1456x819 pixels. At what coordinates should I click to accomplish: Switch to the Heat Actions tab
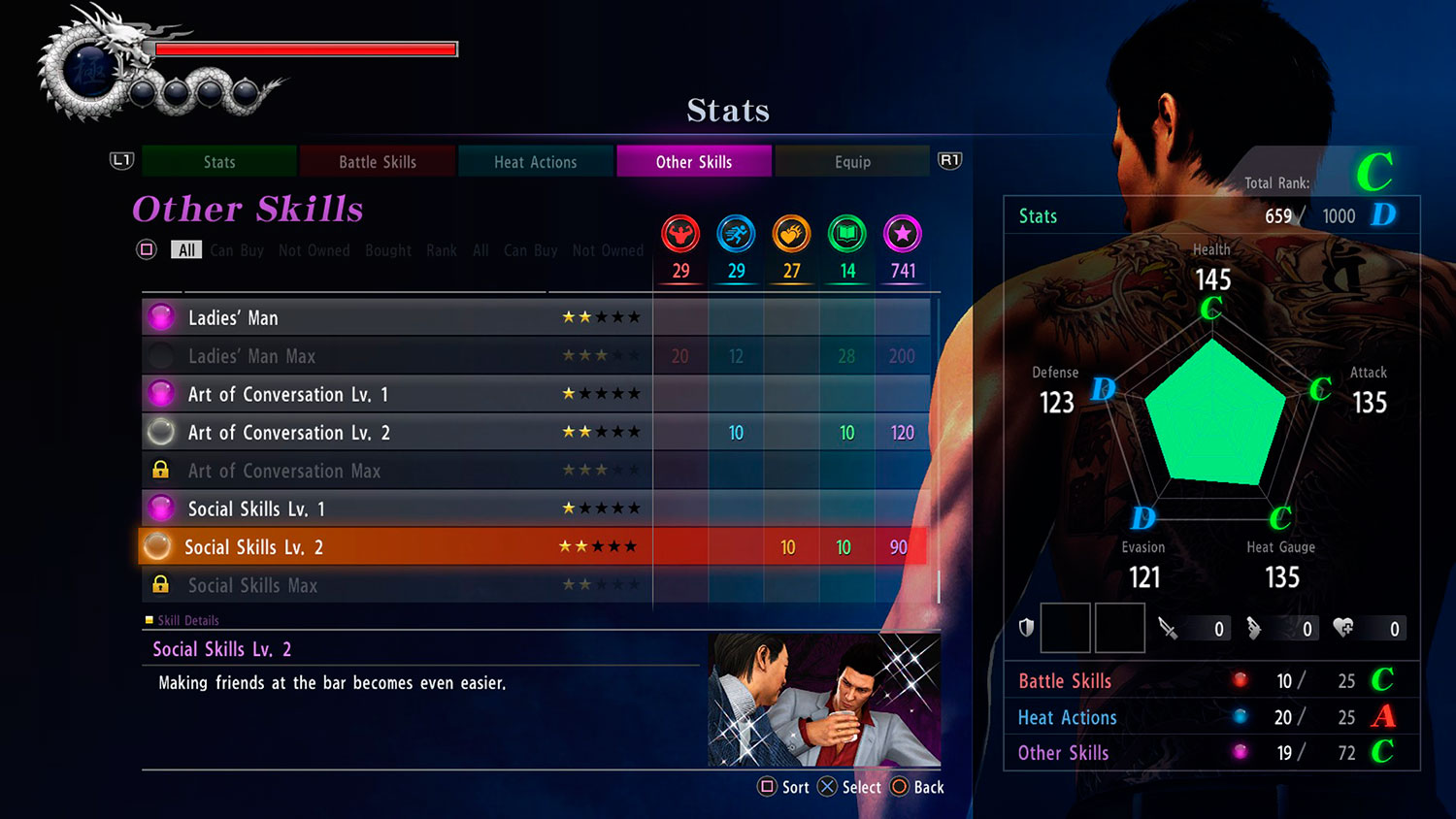point(535,161)
